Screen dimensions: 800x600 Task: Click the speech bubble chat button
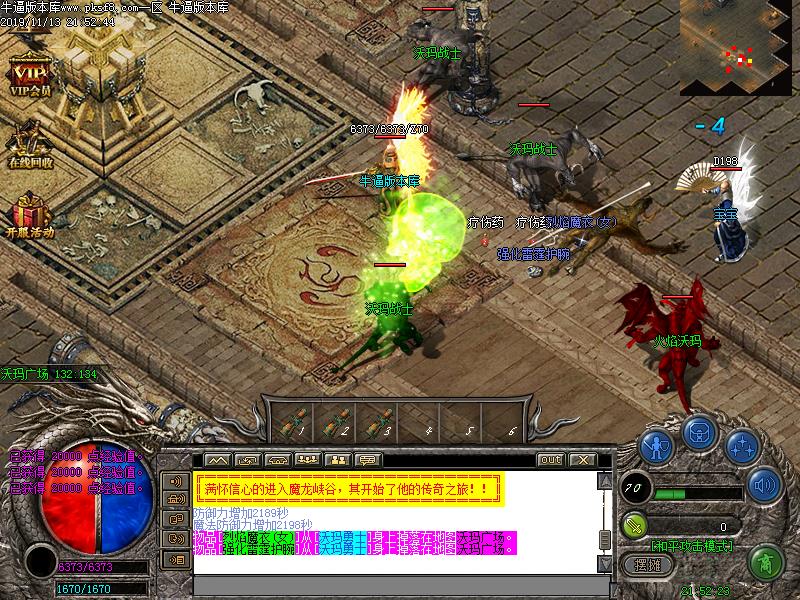coord(368,459)
